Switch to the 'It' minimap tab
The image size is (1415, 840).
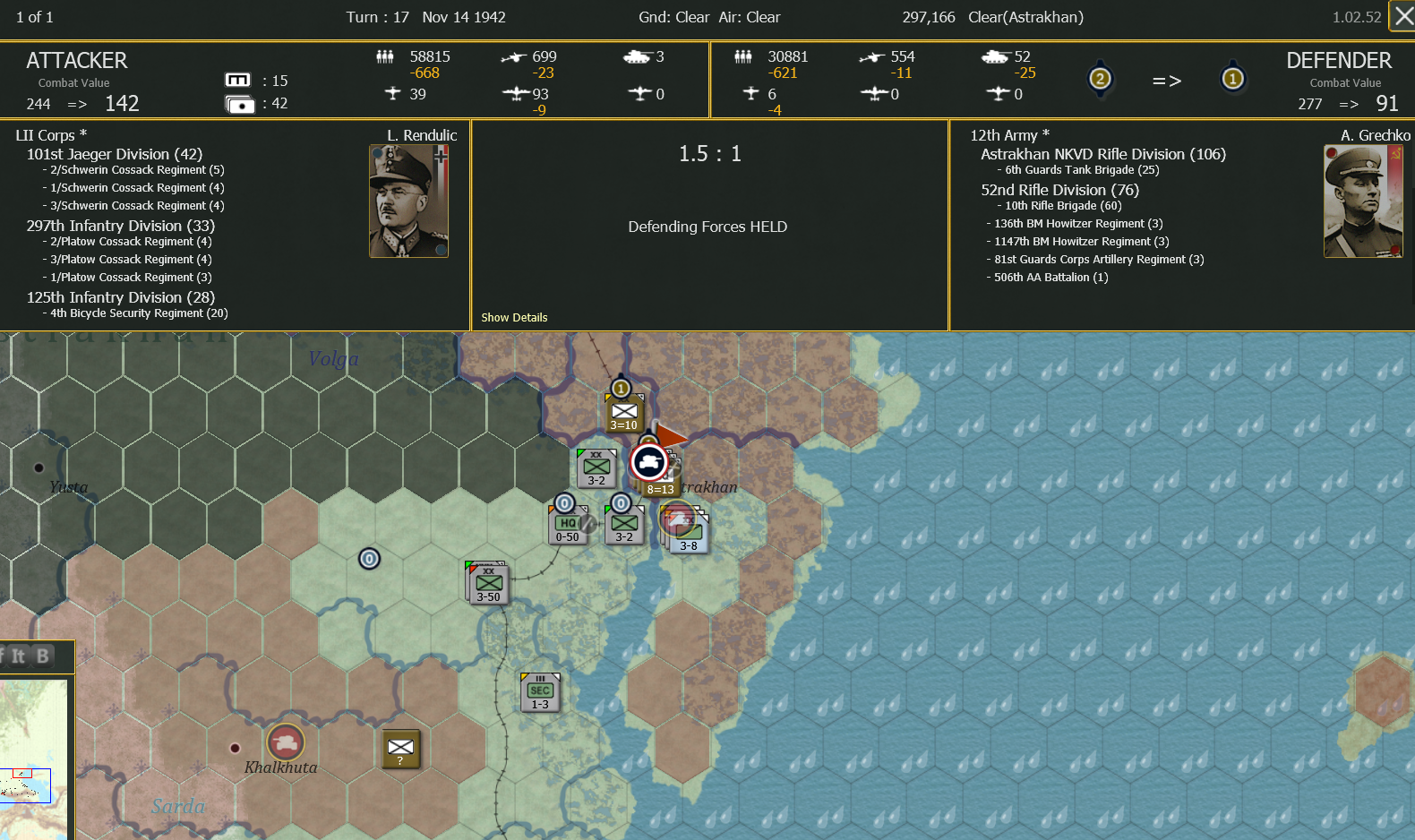coord(19,656)
